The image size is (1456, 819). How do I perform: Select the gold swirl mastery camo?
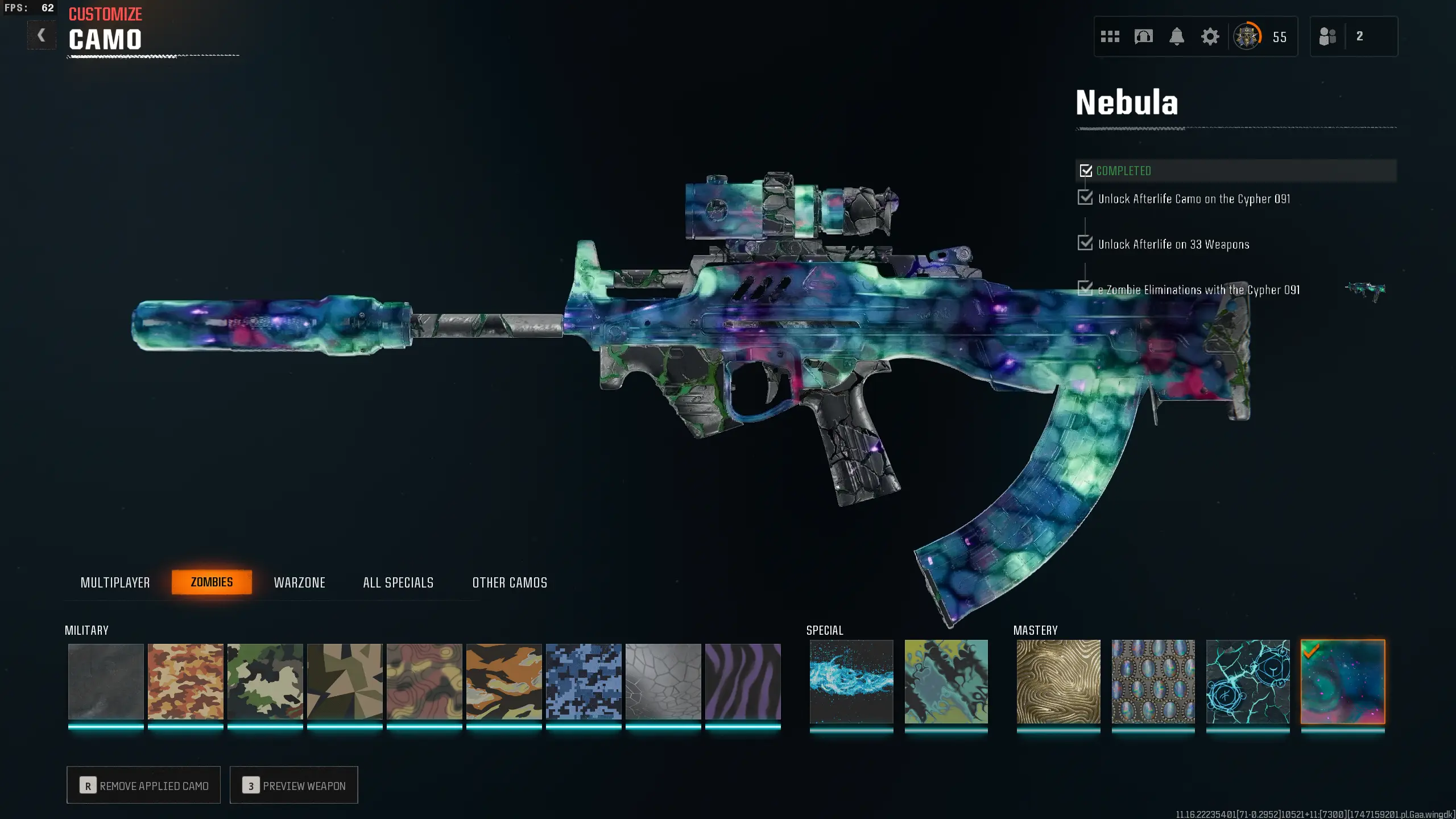click(x=1058, y=681)
